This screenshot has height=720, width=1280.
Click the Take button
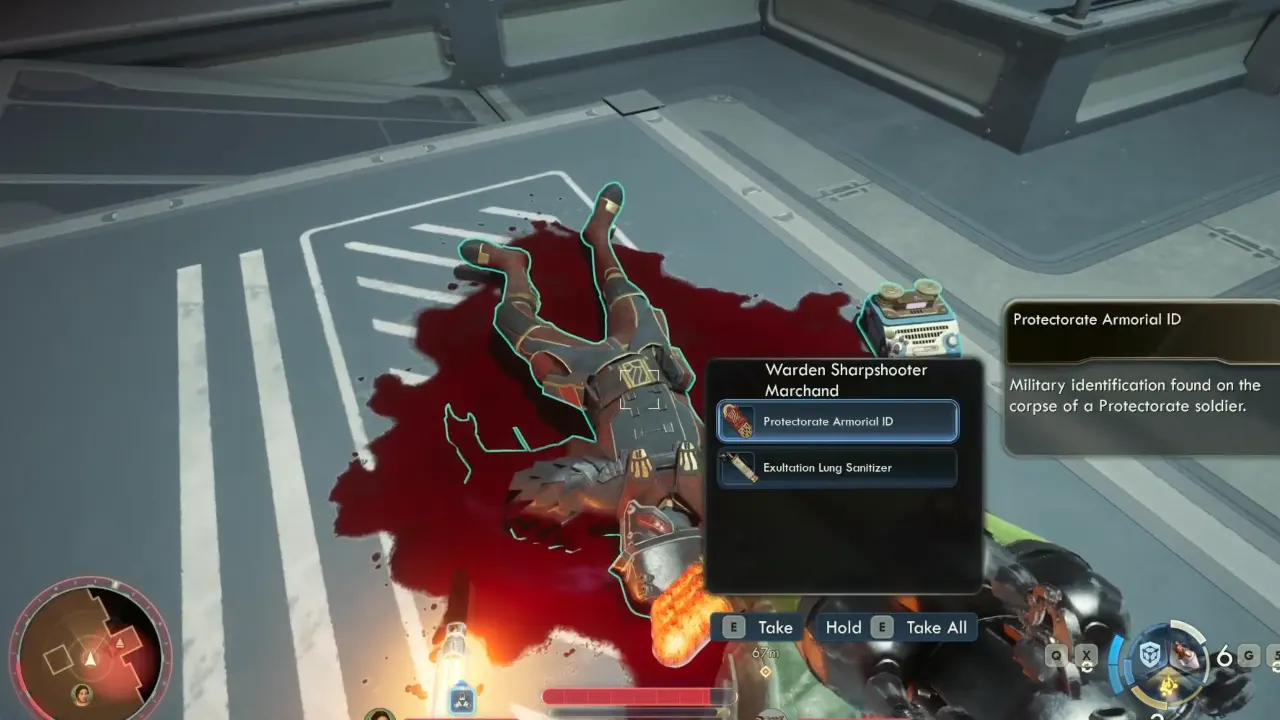(760, 627)
